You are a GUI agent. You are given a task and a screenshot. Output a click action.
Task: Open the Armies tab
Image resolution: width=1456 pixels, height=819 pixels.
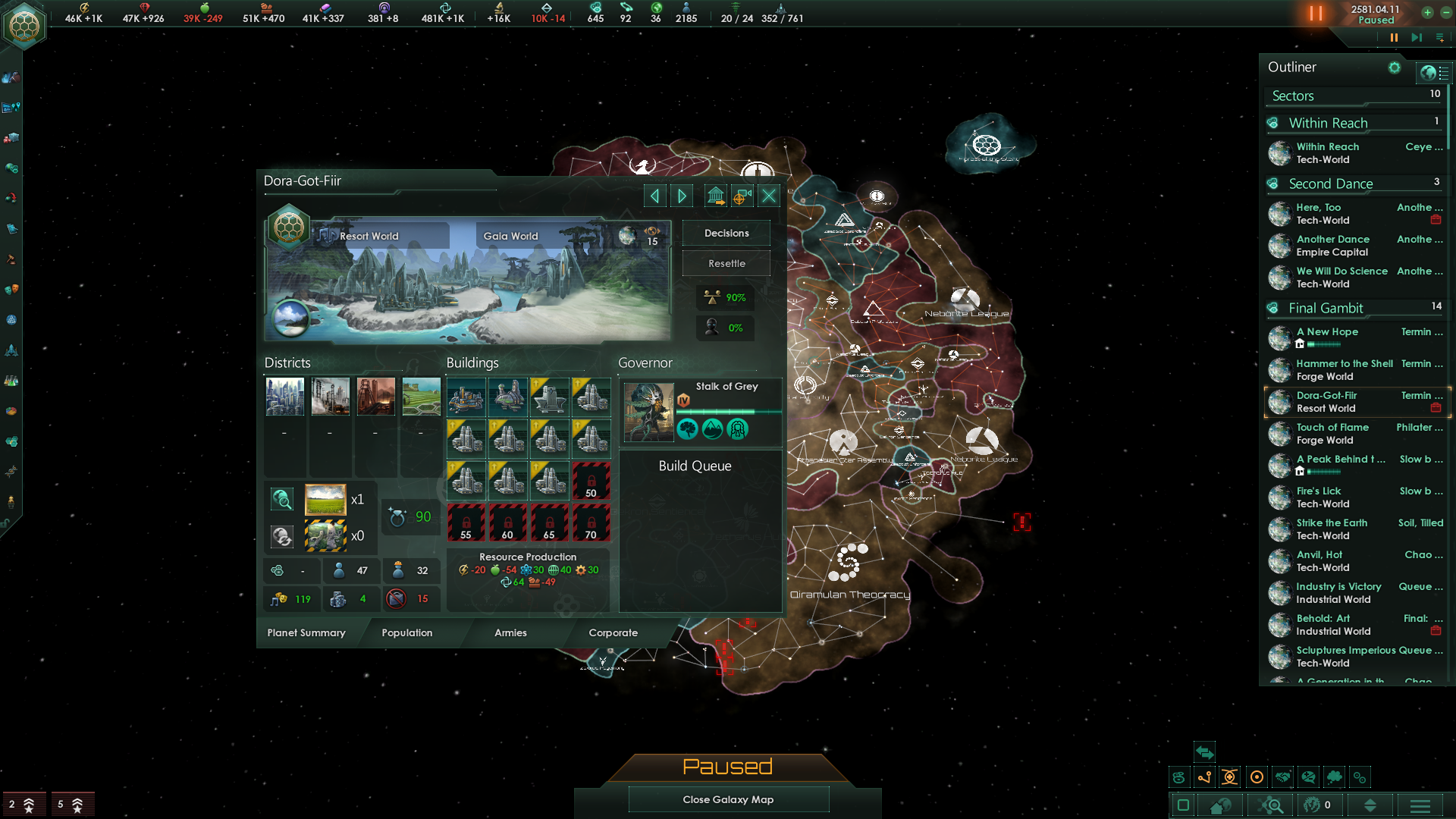(x=510, y=632)
